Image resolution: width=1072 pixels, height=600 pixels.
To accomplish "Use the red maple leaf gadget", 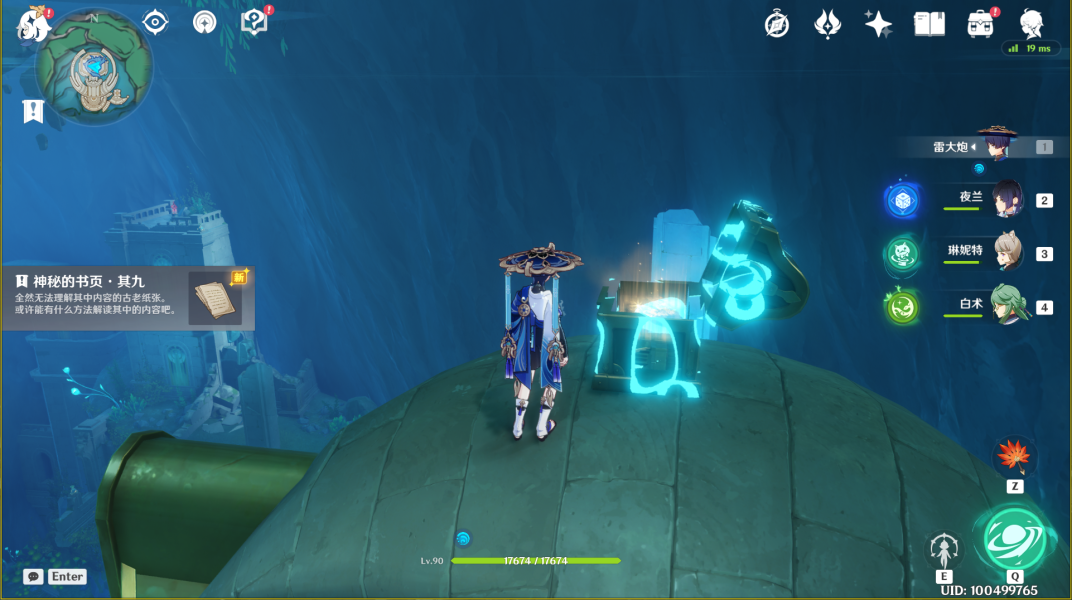I will click(1014, 457).
